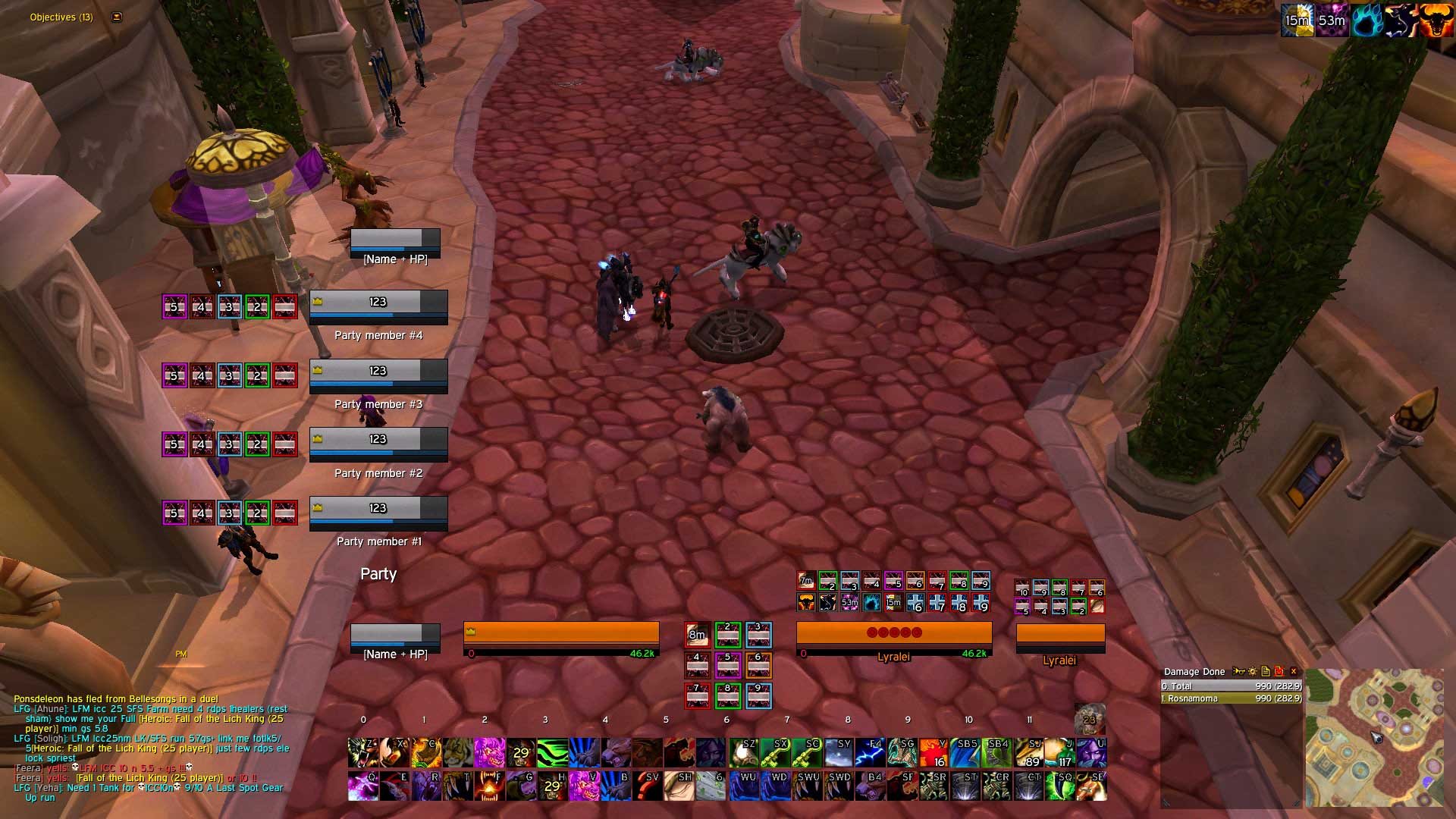This screenshot has height=819, width=1456.
Task: Activate the green claw slot labeled SQ
Action: coord(1059,786)
